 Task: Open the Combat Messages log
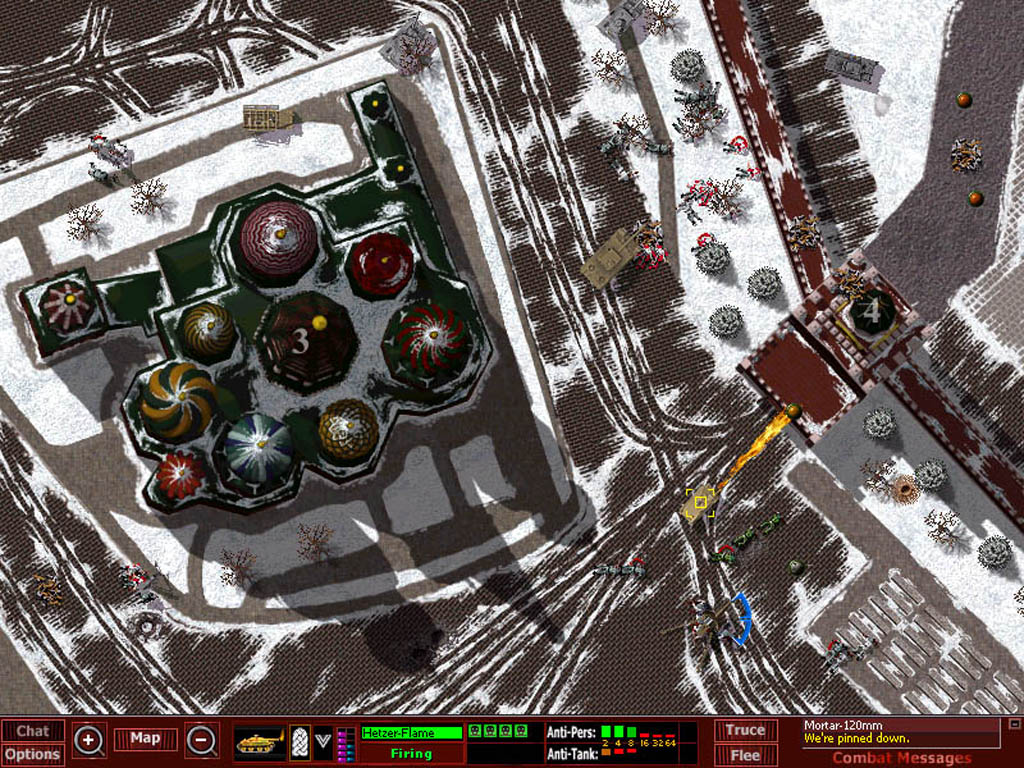[901, 758]
